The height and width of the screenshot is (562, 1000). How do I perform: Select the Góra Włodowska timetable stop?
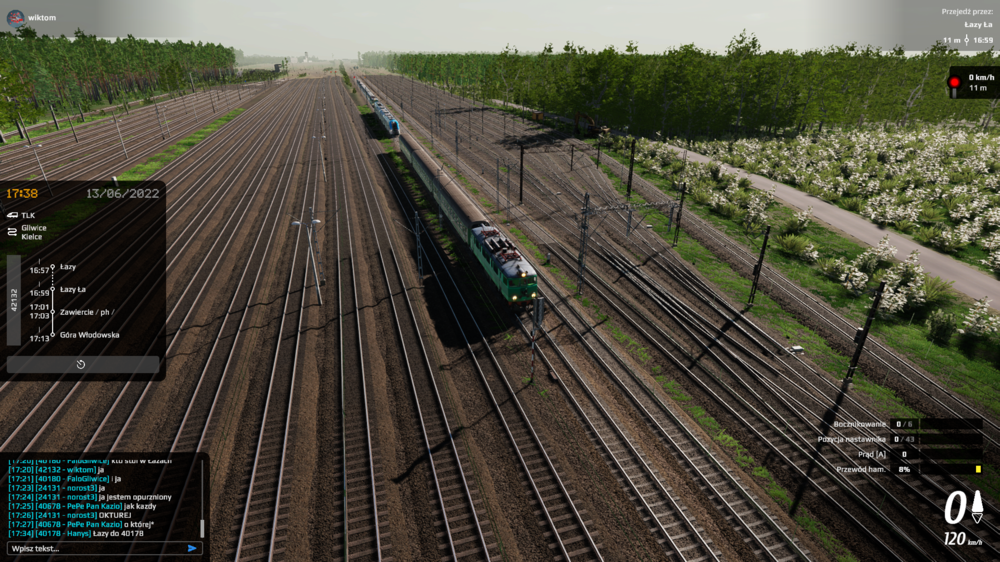coord(89,335)
